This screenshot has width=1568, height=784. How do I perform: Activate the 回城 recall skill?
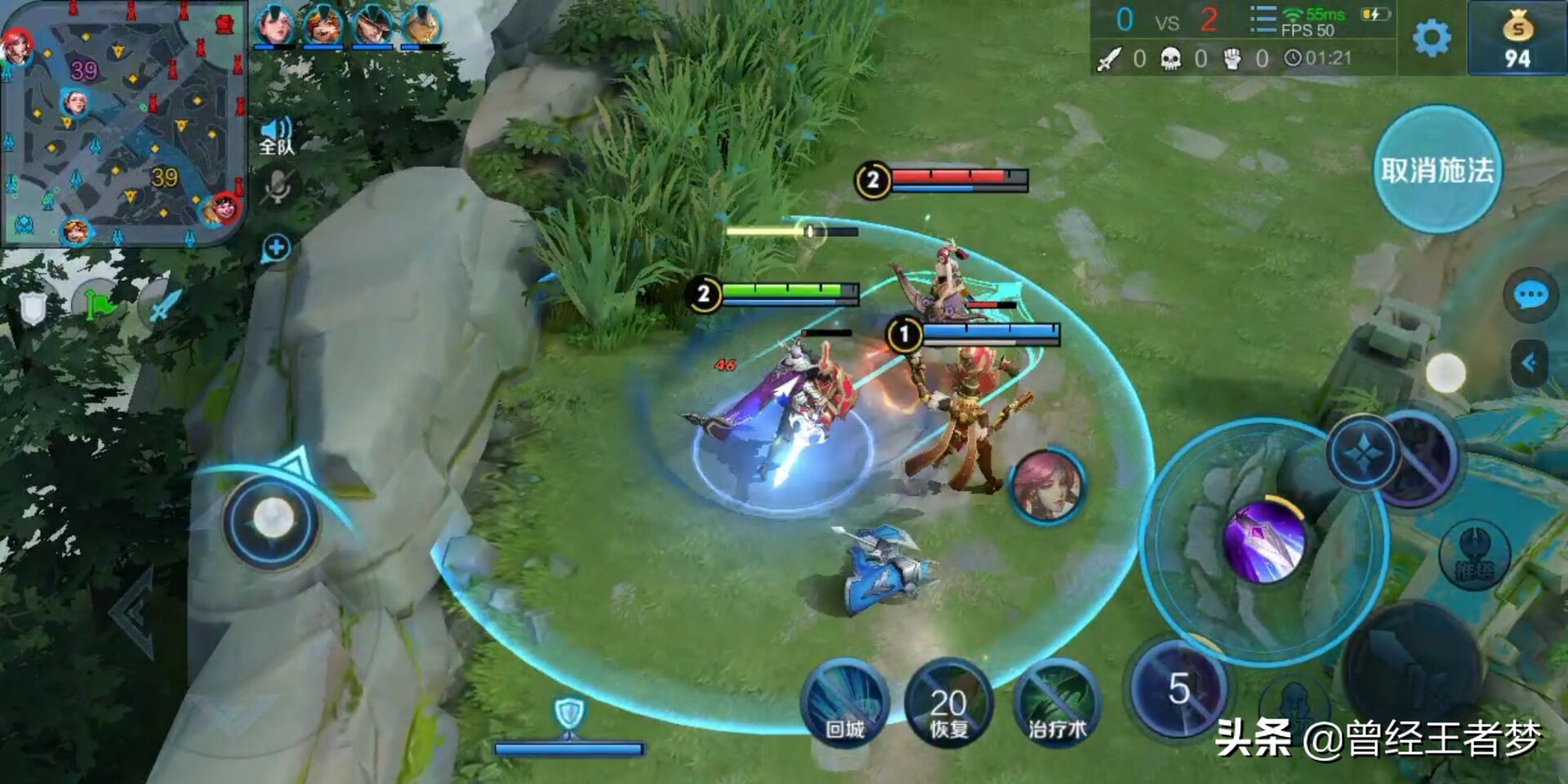pos(844,704)
